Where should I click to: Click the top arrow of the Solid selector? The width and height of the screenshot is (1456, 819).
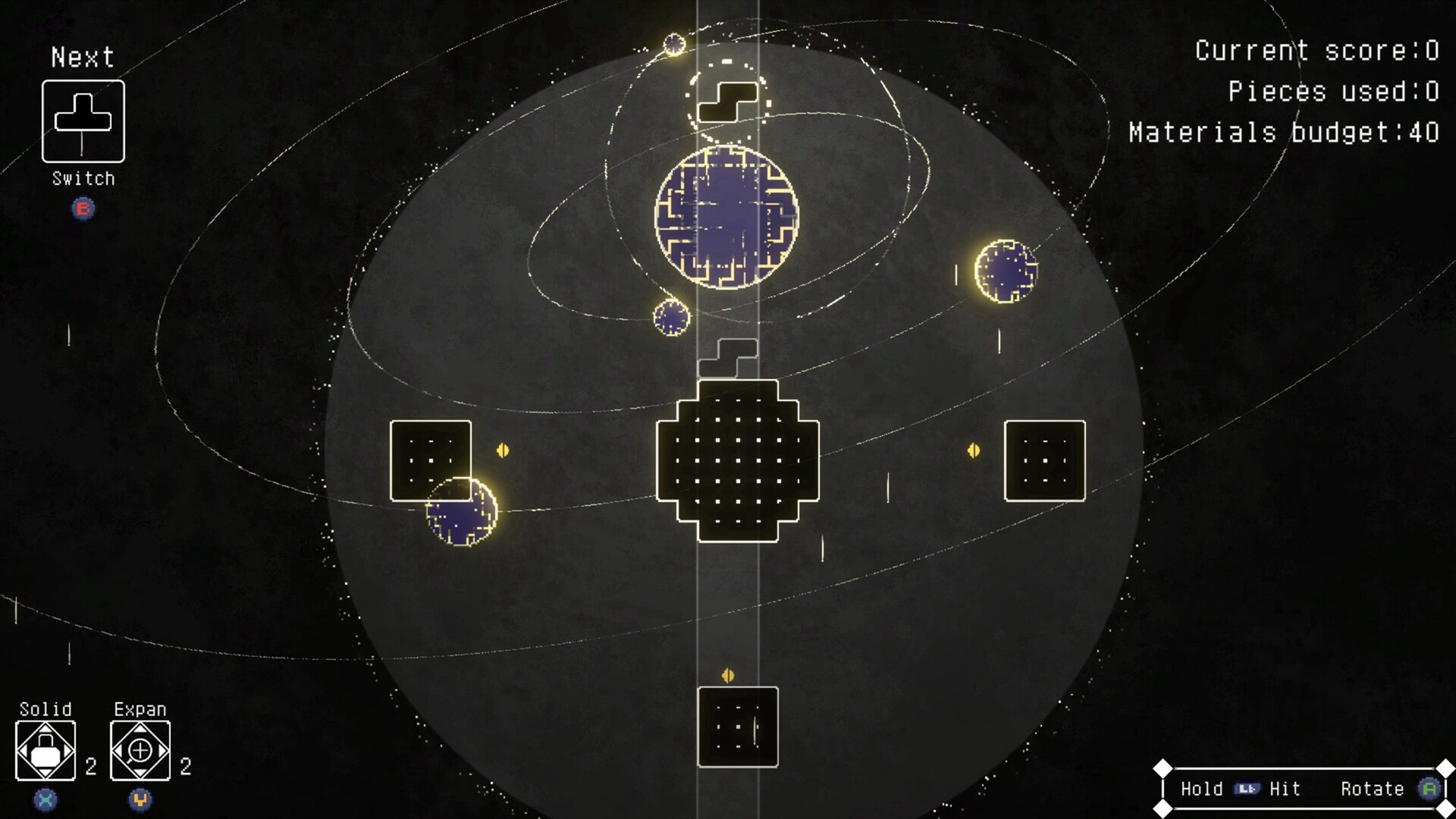pos(47,730)
